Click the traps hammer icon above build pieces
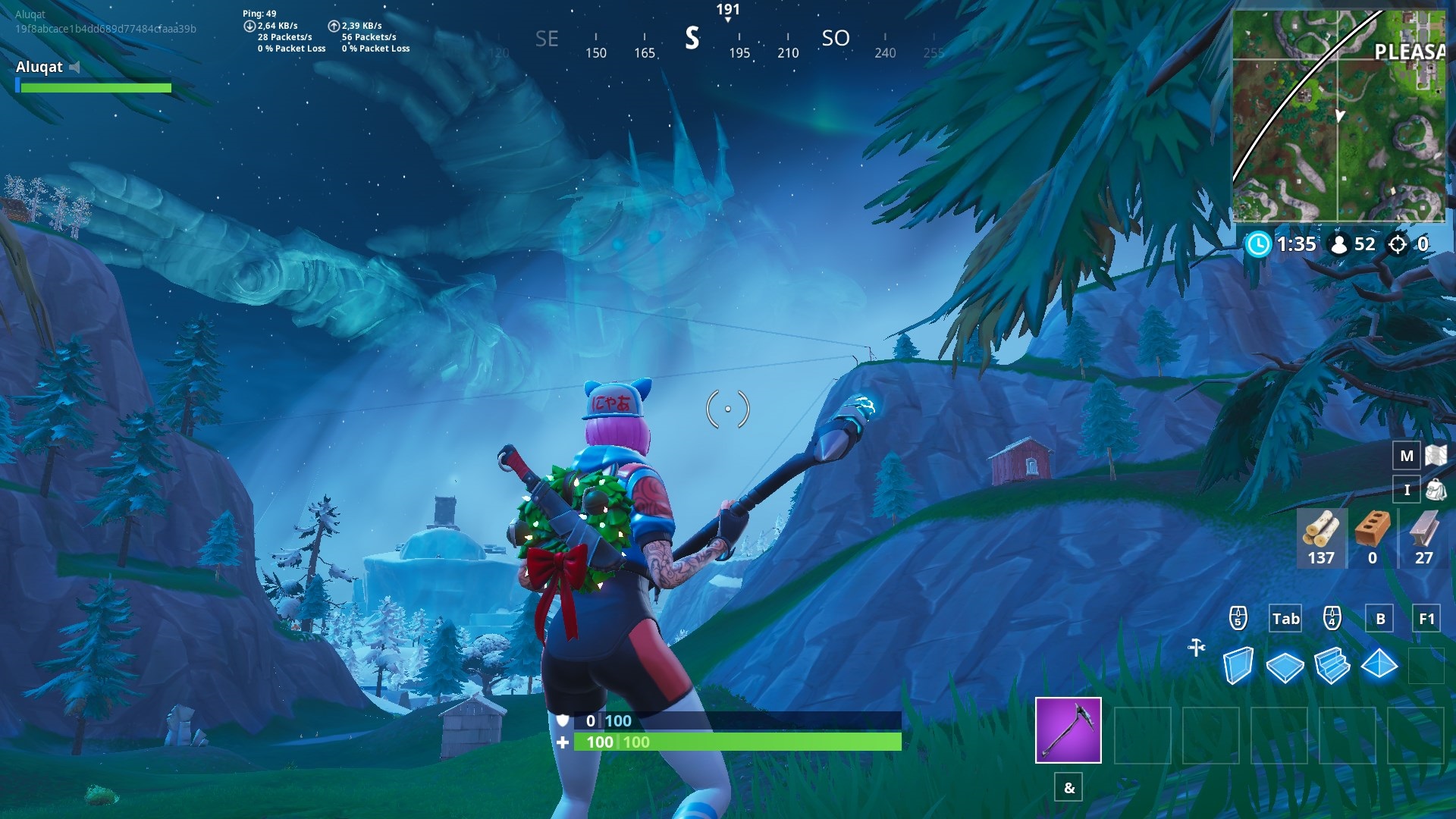This screenshot has width=1456, height=819. [x=1196, y=645]
